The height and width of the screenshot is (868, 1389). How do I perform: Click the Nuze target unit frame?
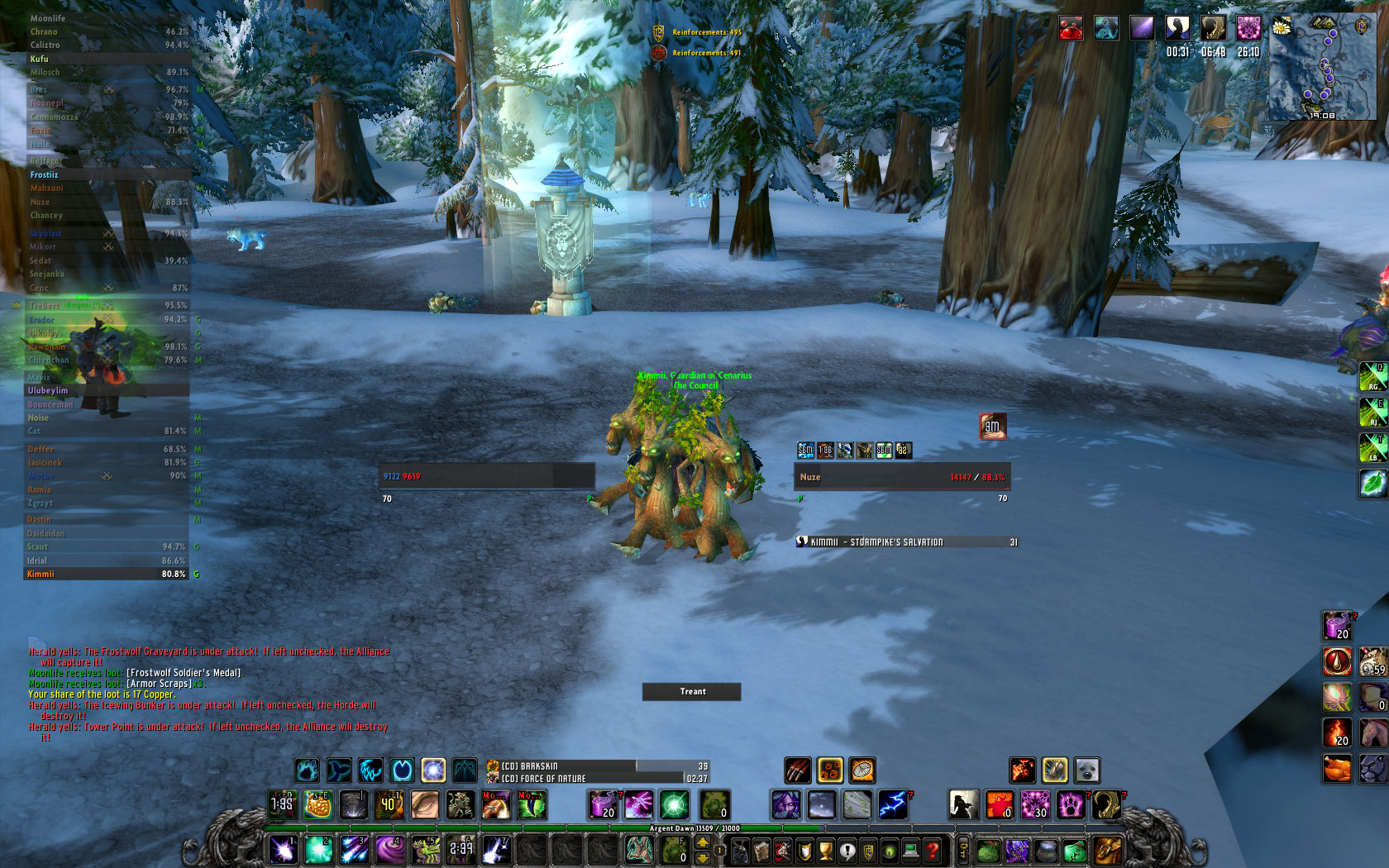[x=901, y=477]
